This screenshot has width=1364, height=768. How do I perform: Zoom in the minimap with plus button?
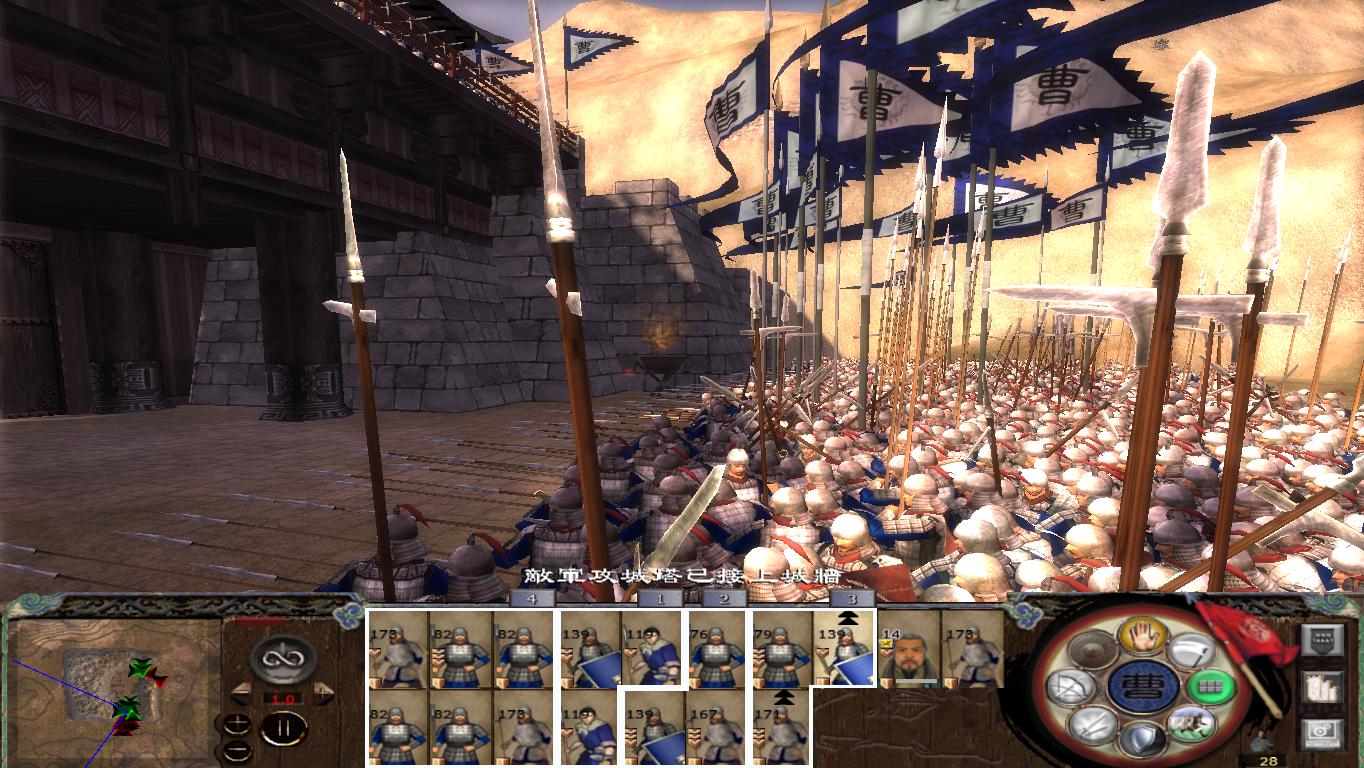[237, 722]
